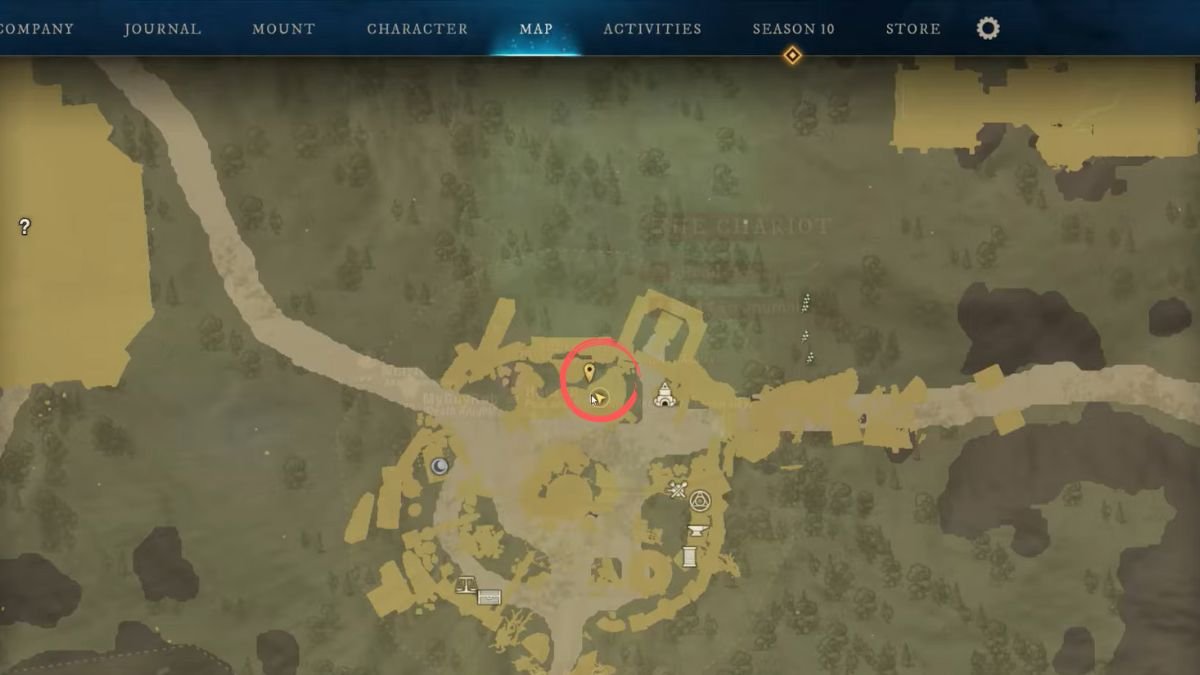Click the question mark map marker
This screenshot has height=675, width=1200.
24,227
